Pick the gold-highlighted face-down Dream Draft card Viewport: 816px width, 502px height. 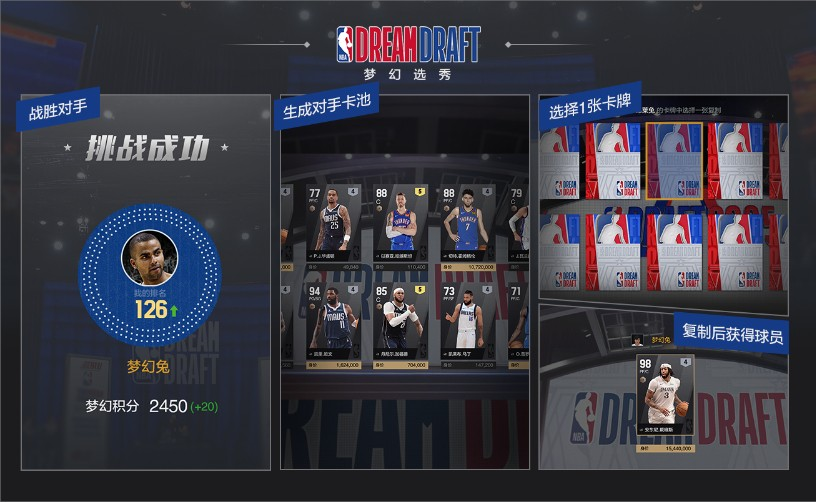pyautogui.click(x=676, y=162)
